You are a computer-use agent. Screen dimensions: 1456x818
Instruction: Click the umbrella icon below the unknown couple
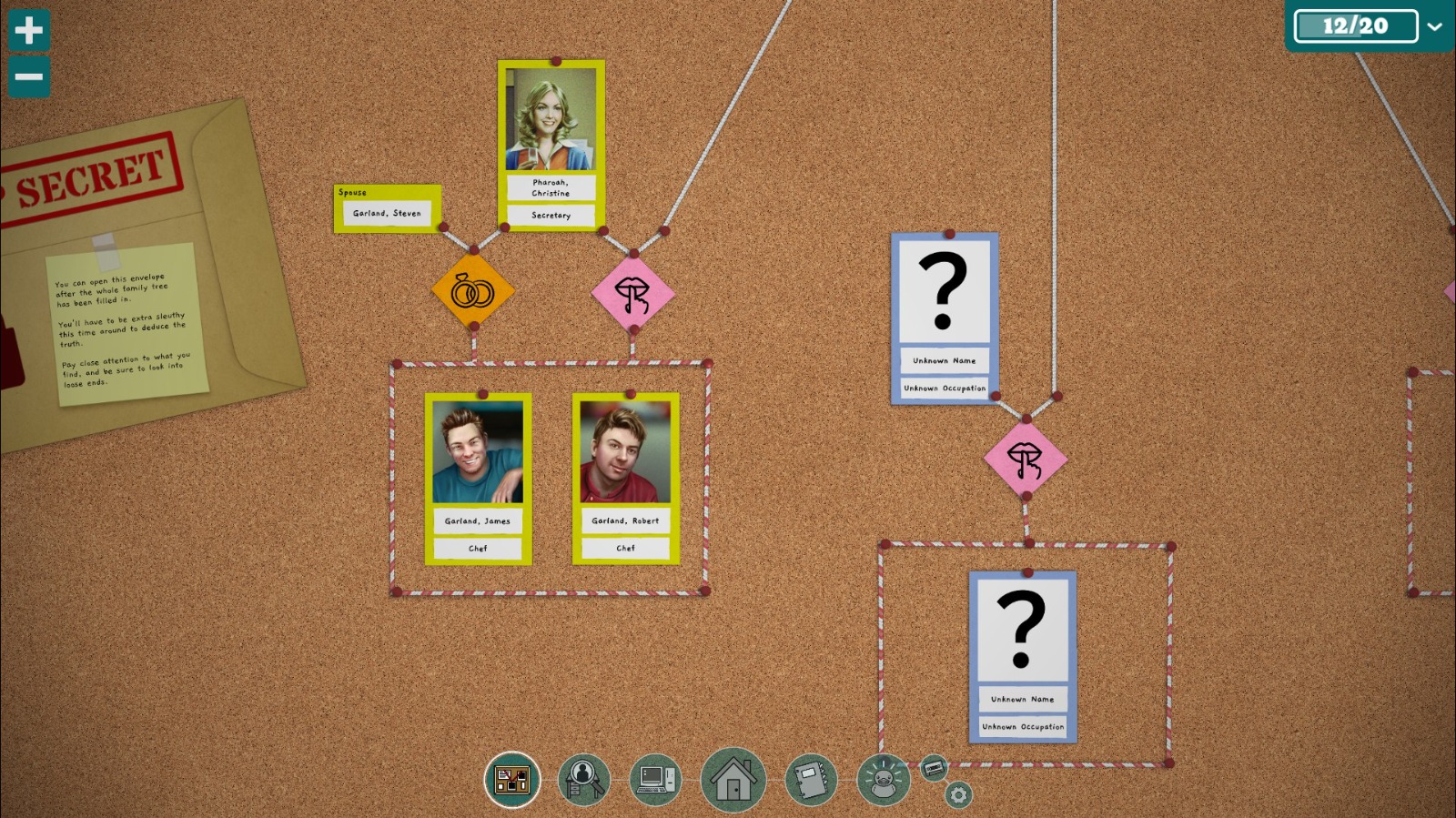point(1025,458)
